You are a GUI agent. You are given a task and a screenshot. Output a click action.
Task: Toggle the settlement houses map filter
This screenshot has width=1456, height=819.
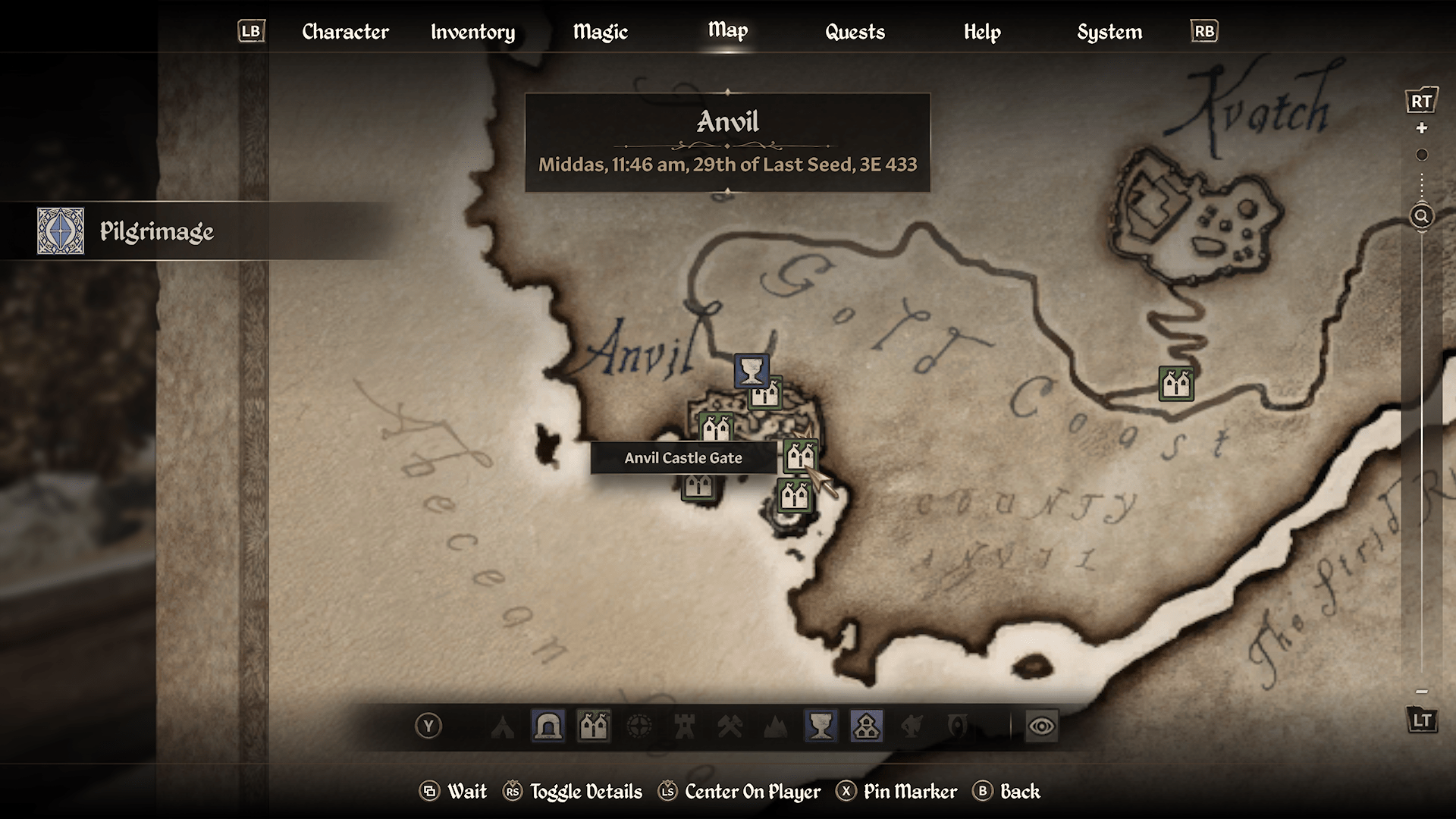coord(866,726)
